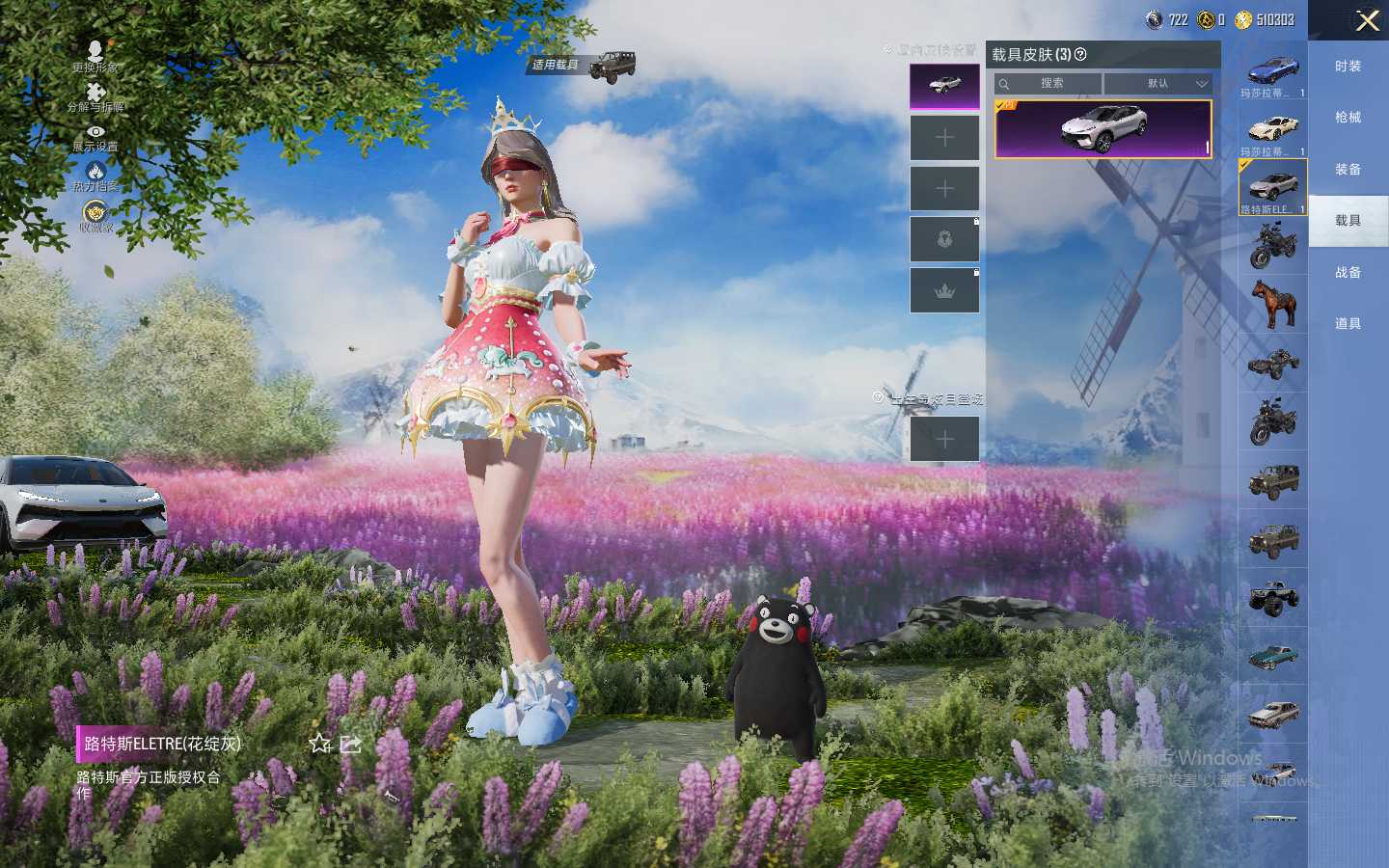Show help for 载具皮肤 question mark
This screenshot has height=868, width=1389.
tap(1080, 55)
